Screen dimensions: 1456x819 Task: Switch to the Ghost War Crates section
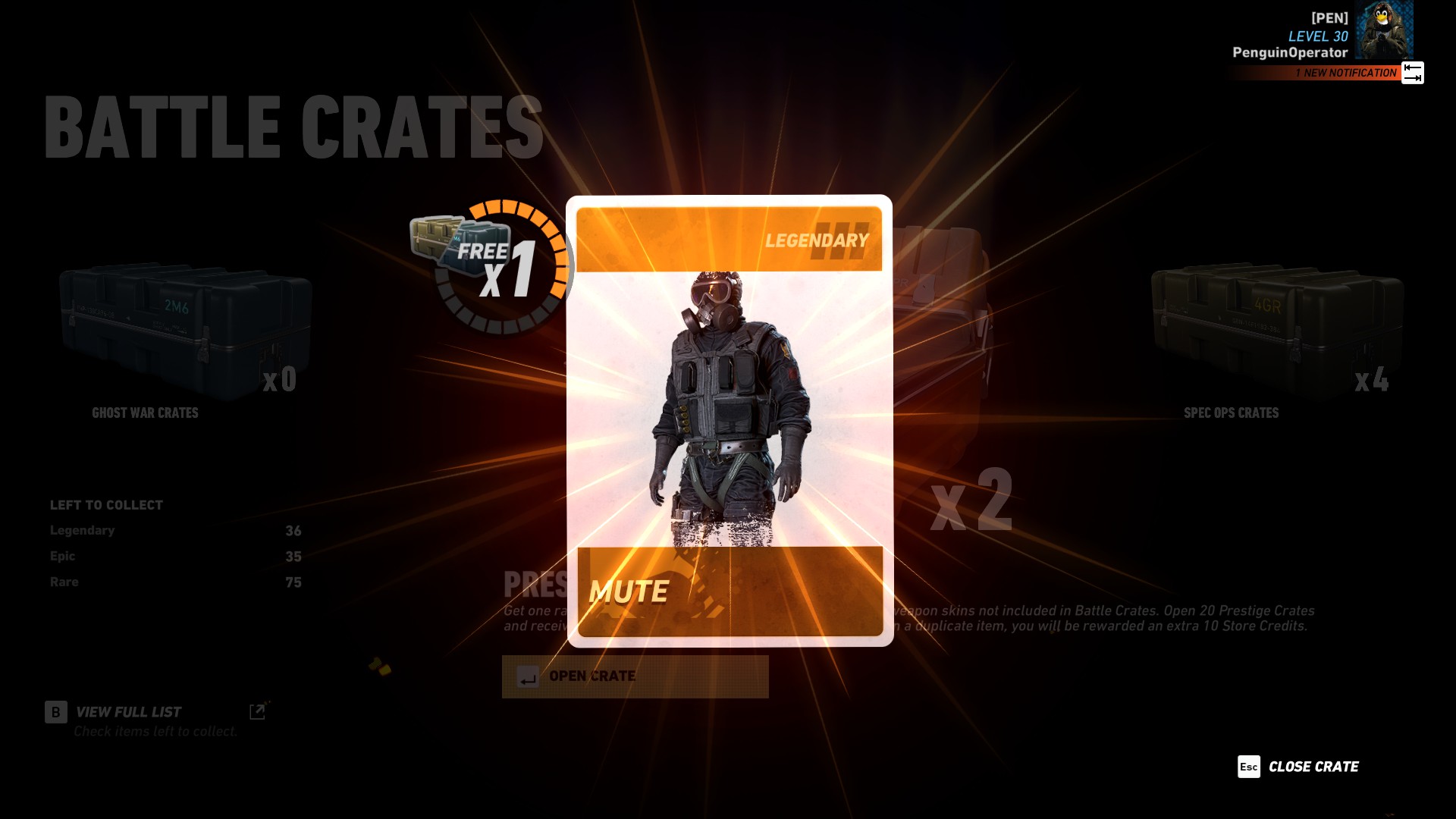[144, 413]
